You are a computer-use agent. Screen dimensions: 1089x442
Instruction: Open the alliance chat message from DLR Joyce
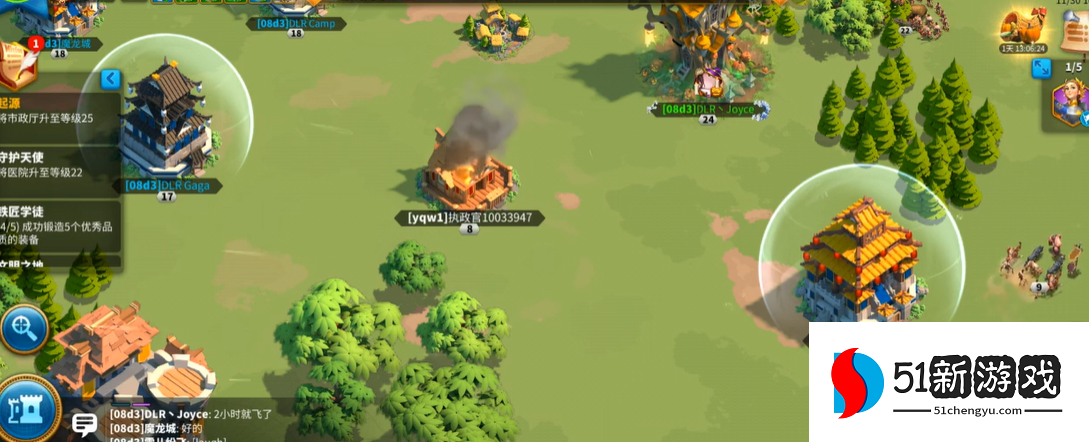point(190,413)
